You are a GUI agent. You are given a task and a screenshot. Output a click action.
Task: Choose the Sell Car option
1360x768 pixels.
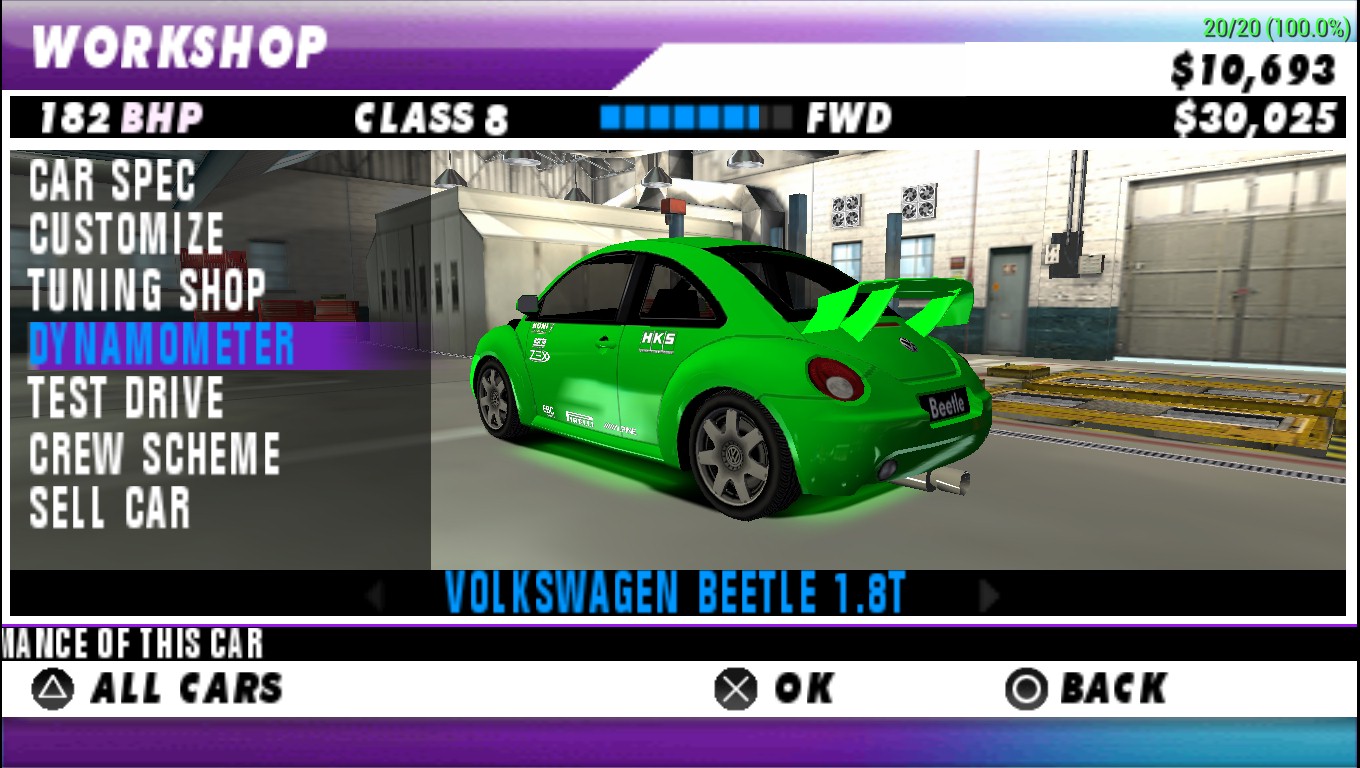coord(110,507)
